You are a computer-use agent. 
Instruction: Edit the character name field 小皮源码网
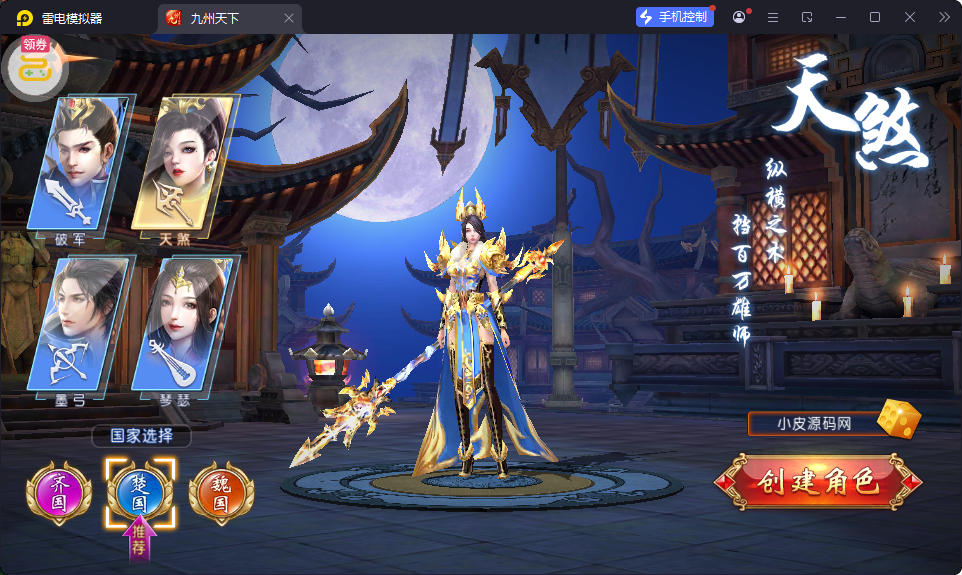[x=811, y=424]
